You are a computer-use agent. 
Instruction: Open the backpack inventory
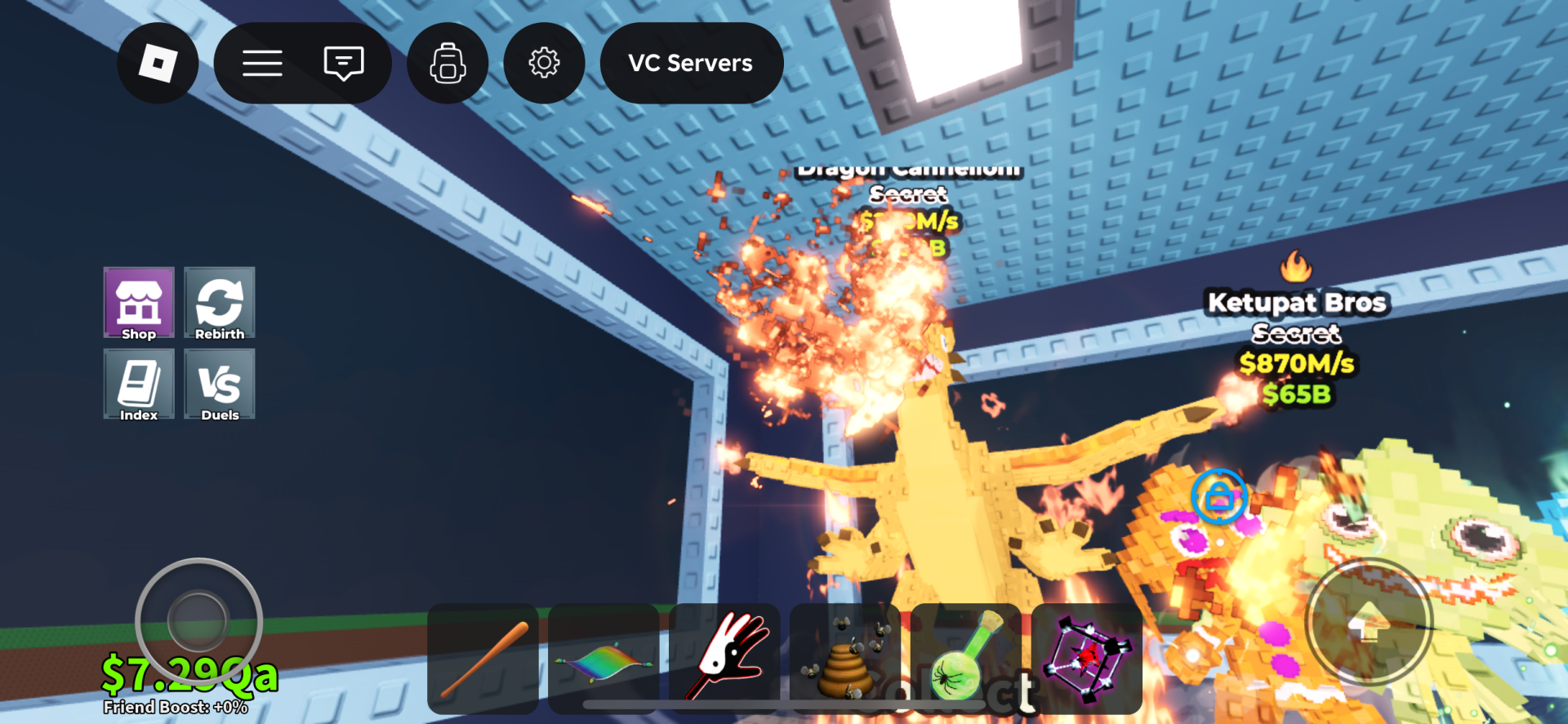coord(447,63)
